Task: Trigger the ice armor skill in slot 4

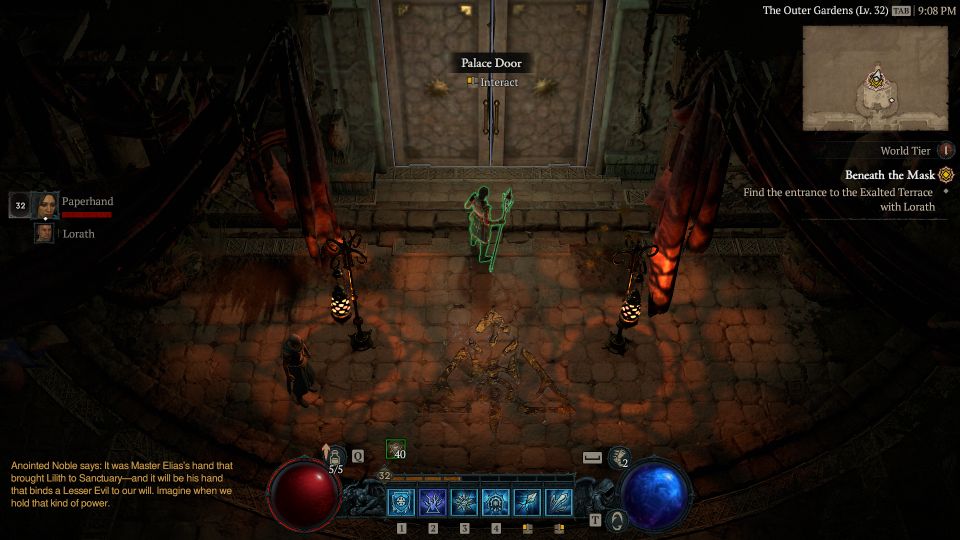Action: pos(496,502)
